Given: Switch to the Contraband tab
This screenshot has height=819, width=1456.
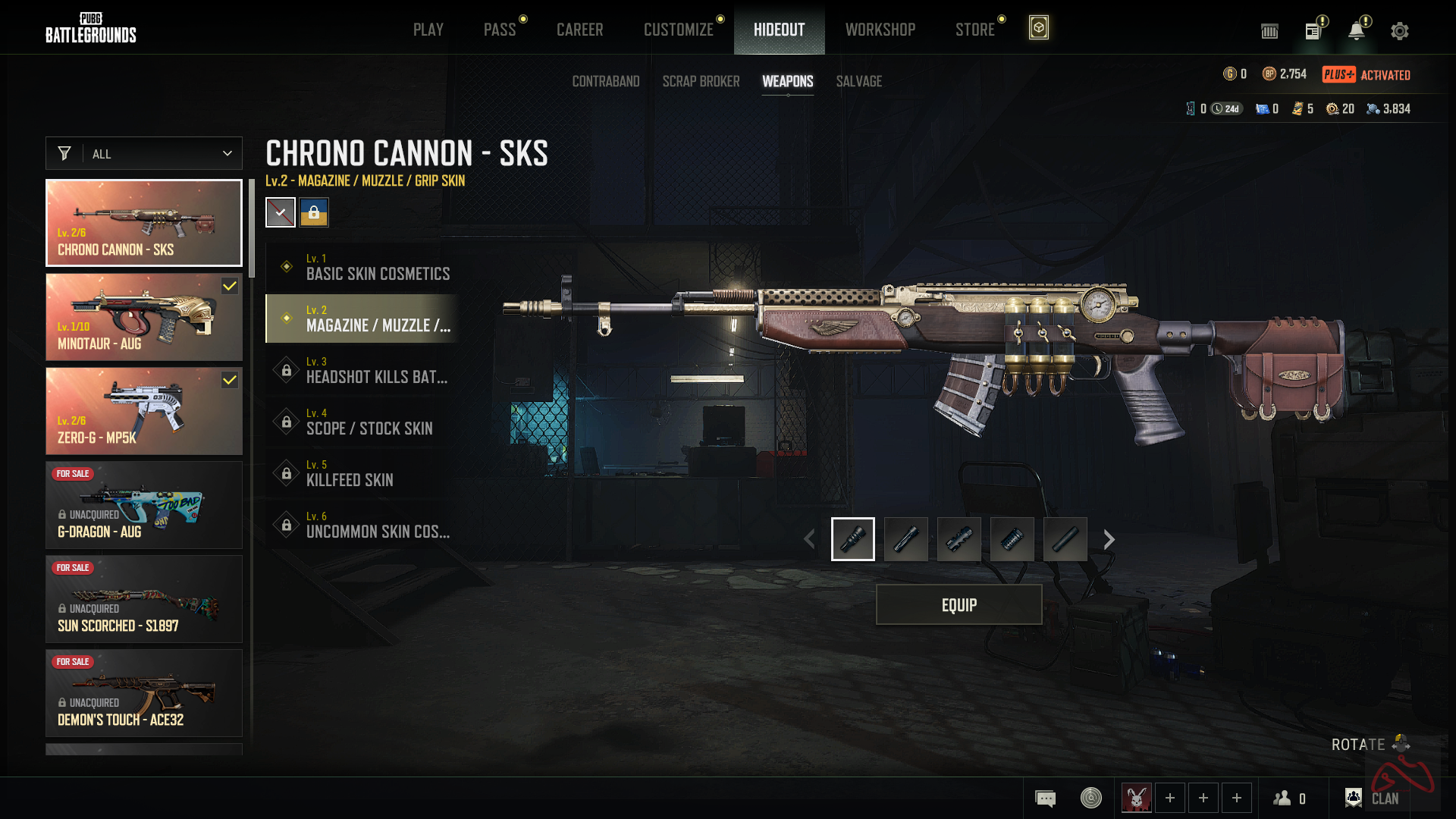Looking at the screenshot, I should point(605,81).
